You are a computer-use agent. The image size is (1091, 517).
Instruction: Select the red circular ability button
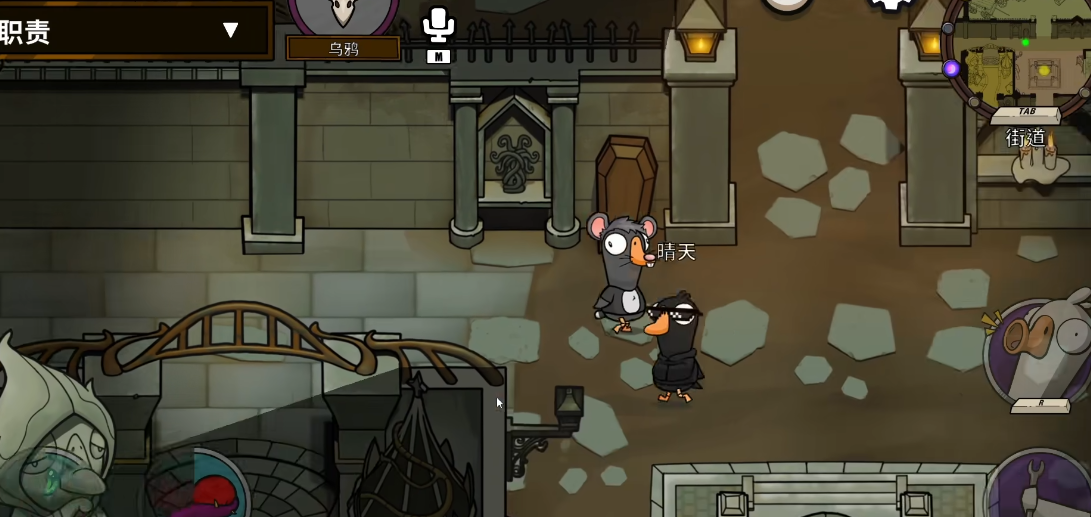click(x=205, y=490)
